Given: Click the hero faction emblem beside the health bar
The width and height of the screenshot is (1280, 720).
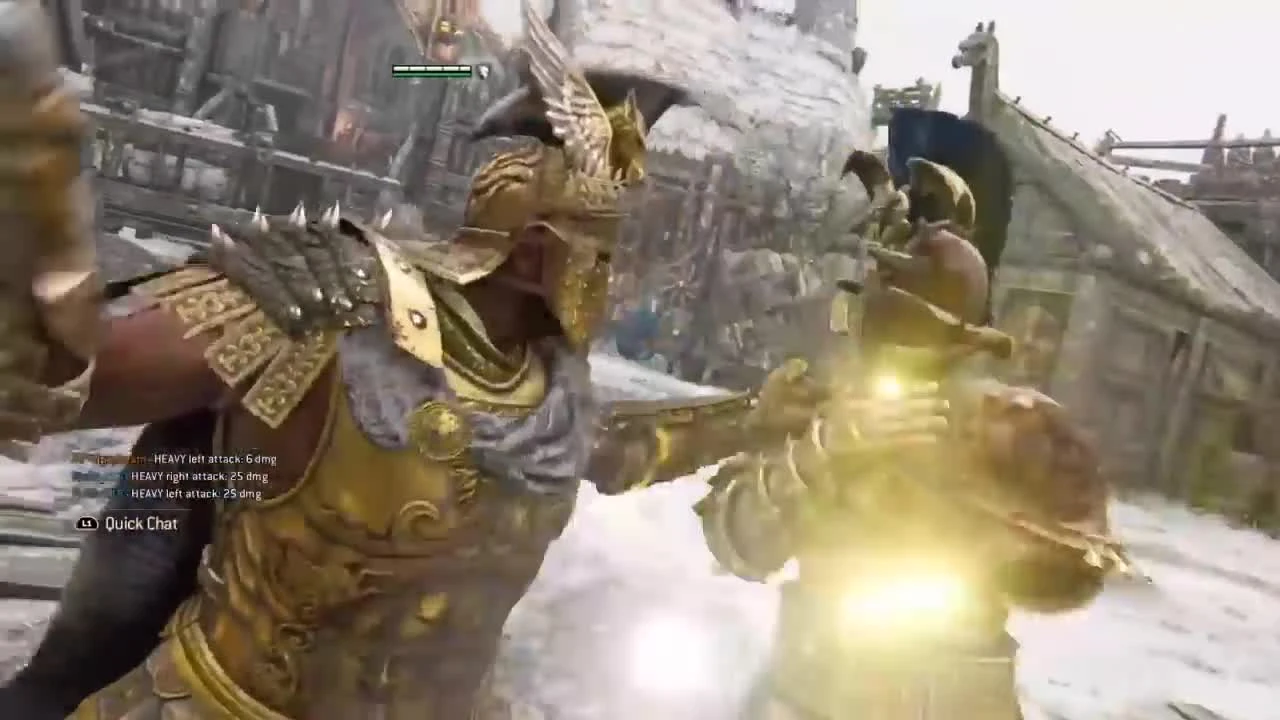Looking at the screenshot, I should pyautogui.click(x=481, y=71).
